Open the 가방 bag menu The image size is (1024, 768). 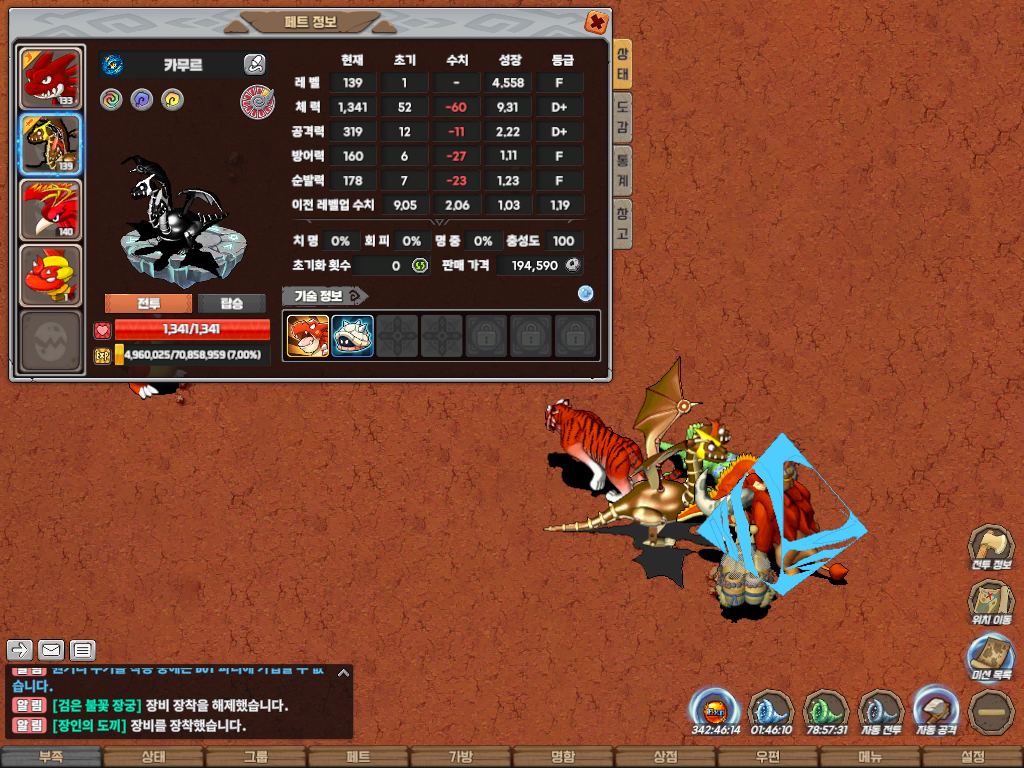[x=460, y=757]
